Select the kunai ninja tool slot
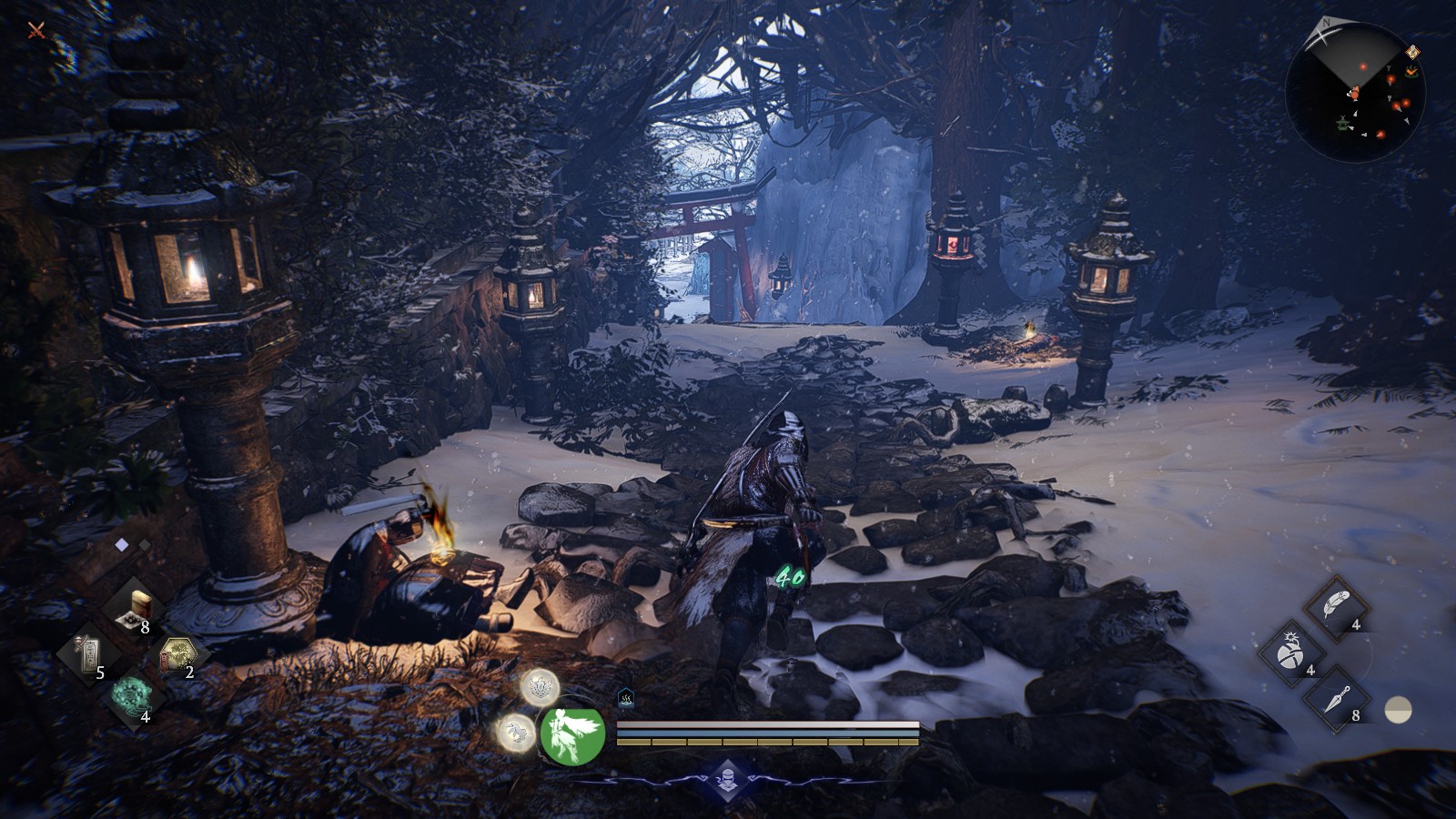The image size is (1456, 819). point(1336,699)
